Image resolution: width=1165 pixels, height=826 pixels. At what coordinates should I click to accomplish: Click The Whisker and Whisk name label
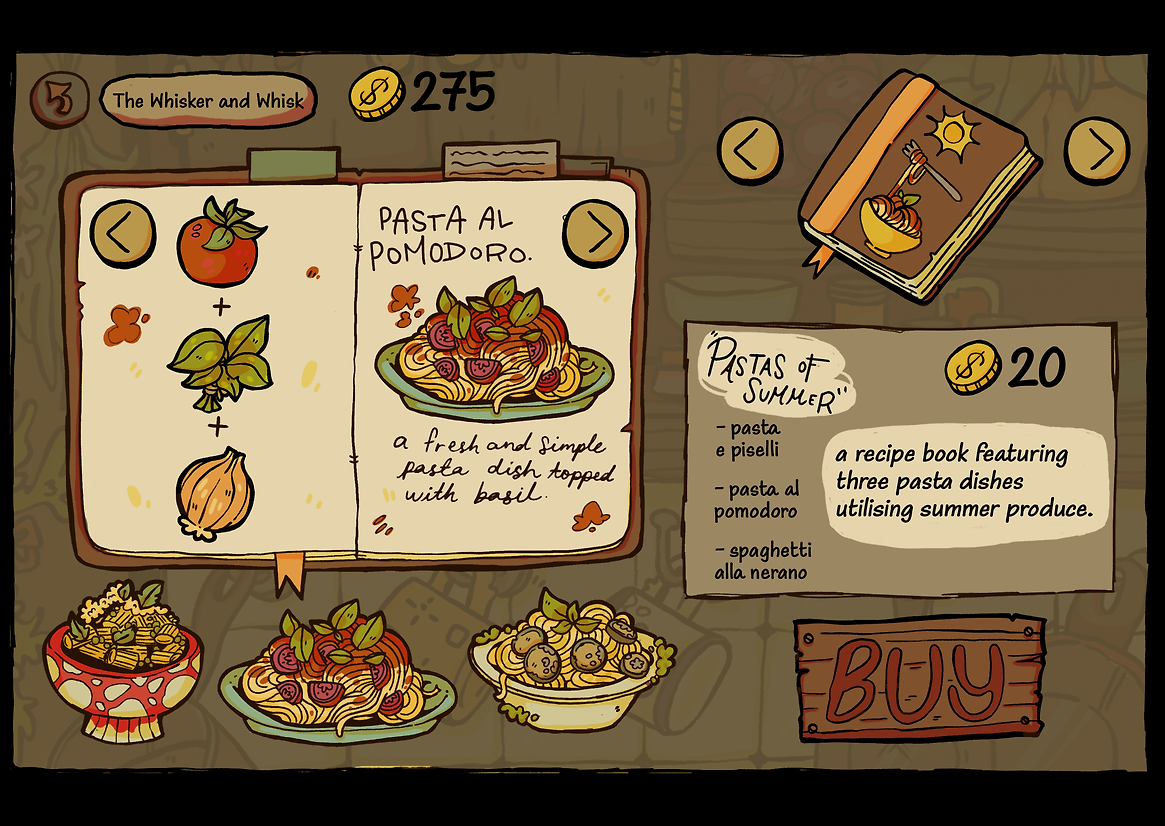click(209, 100)
